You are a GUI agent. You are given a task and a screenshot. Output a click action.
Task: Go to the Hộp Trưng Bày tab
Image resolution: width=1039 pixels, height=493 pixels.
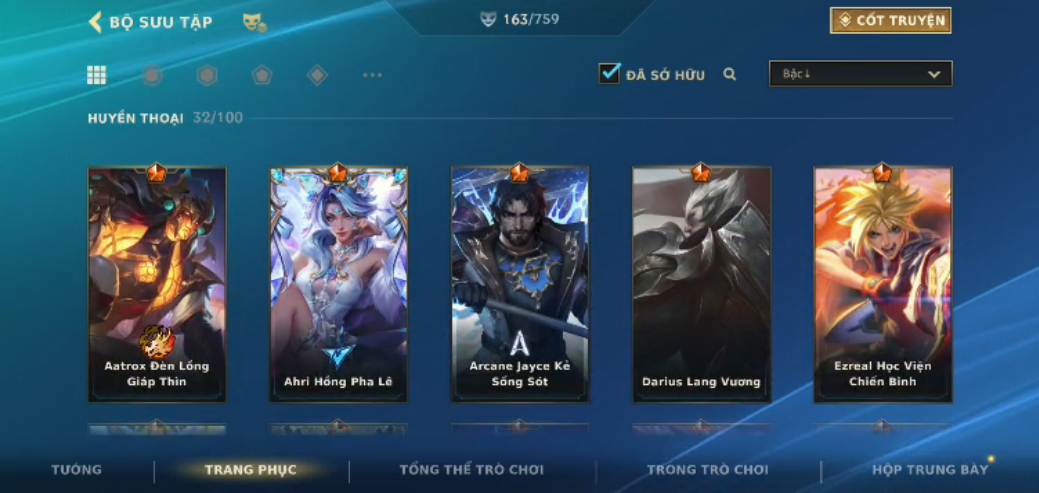(x=929, y=470)
